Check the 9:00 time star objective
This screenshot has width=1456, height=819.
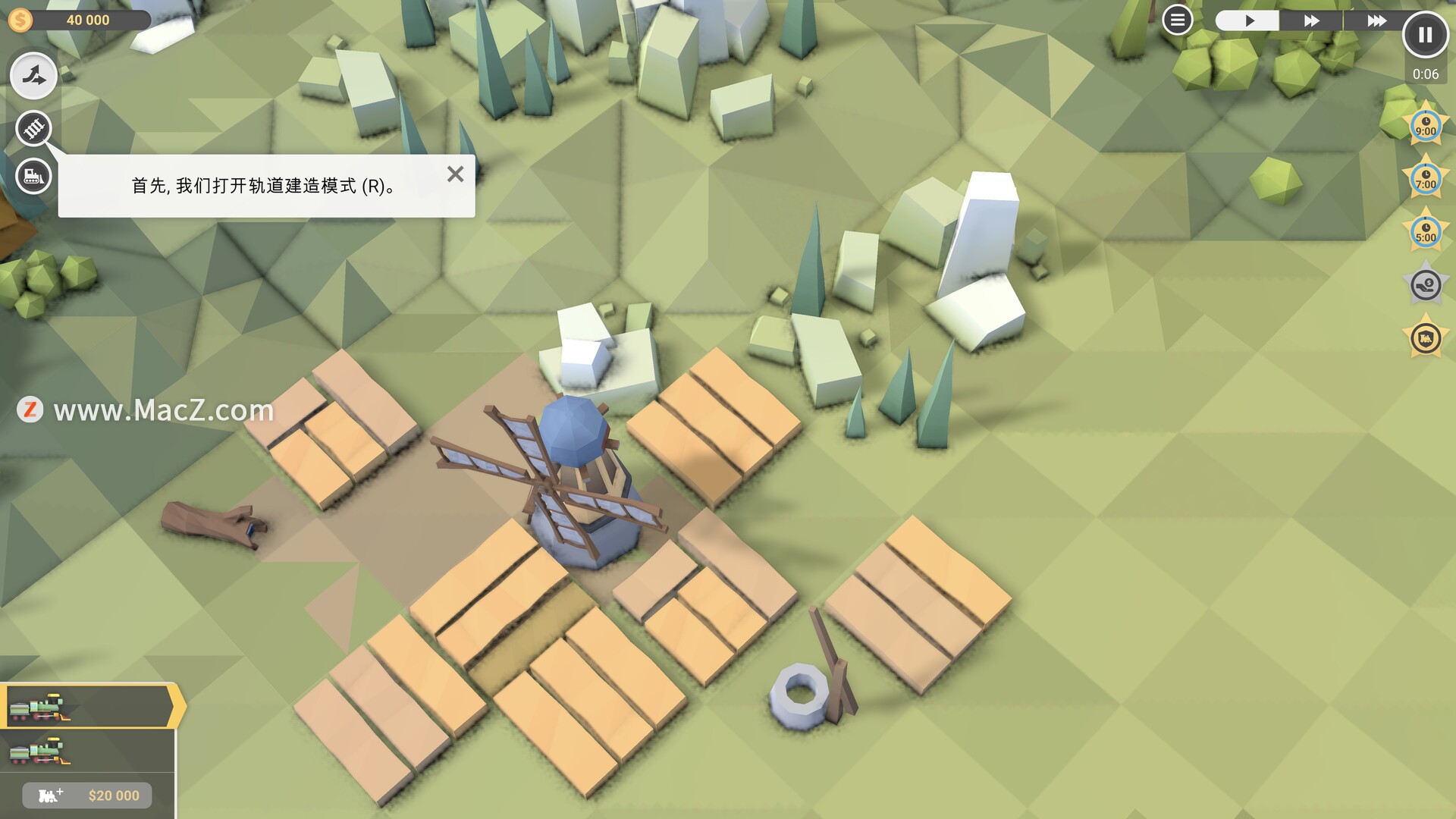pyautogui.click(x=1426, y=127)
